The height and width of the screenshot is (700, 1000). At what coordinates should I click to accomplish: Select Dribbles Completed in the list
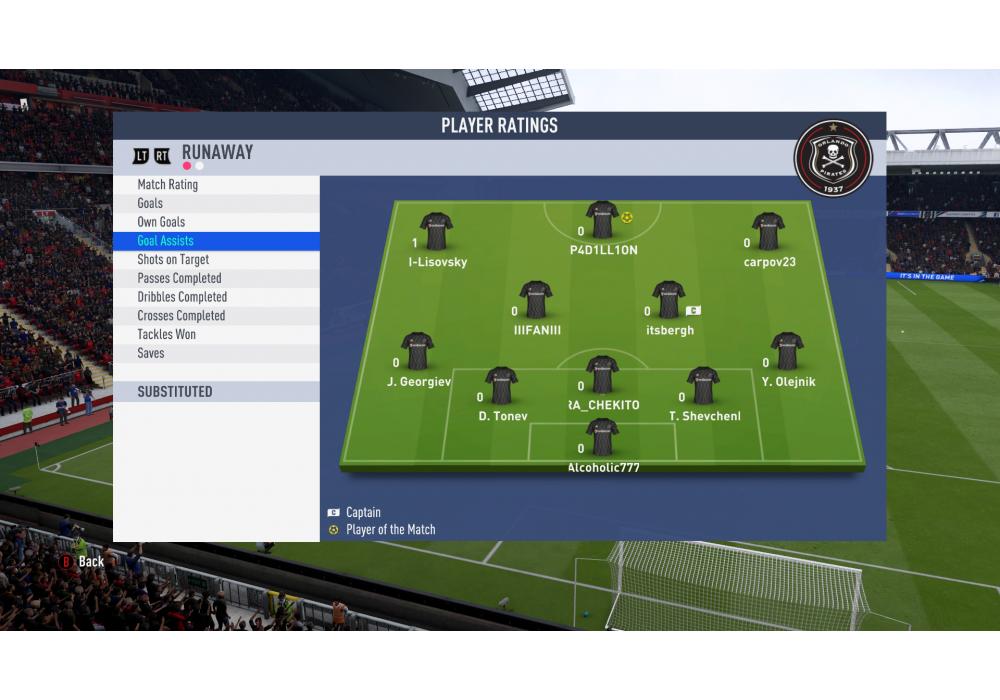(216, 297)
